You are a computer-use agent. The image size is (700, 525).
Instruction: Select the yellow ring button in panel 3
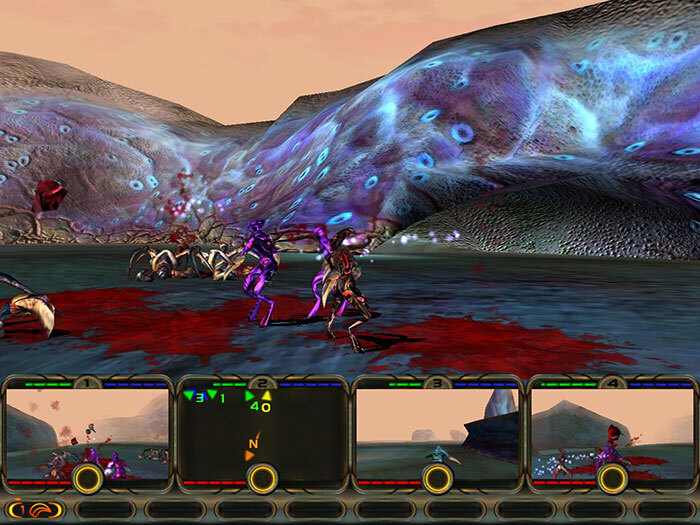pos(437,479)
